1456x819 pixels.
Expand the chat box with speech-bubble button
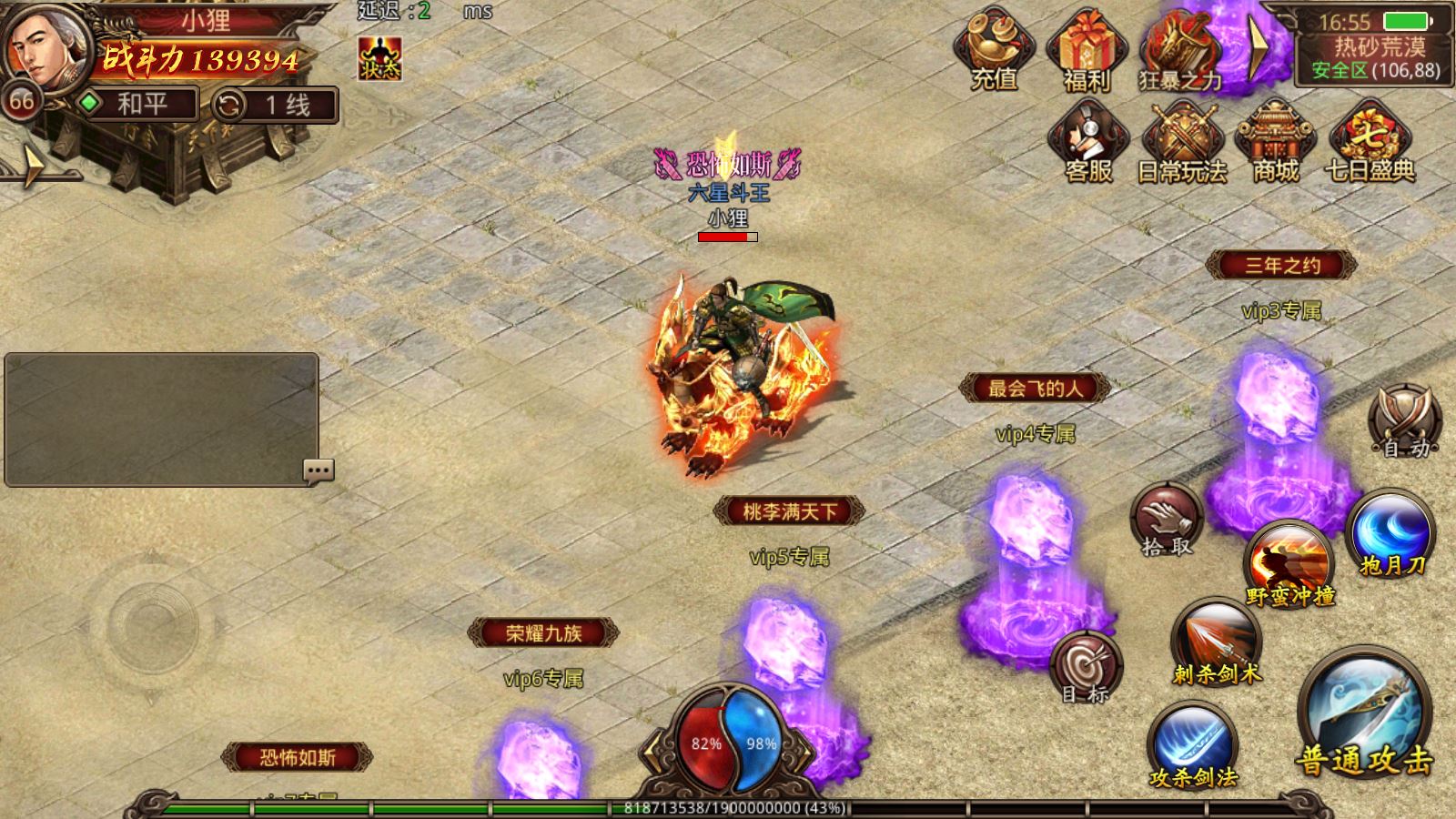click(x=318, y=470)
